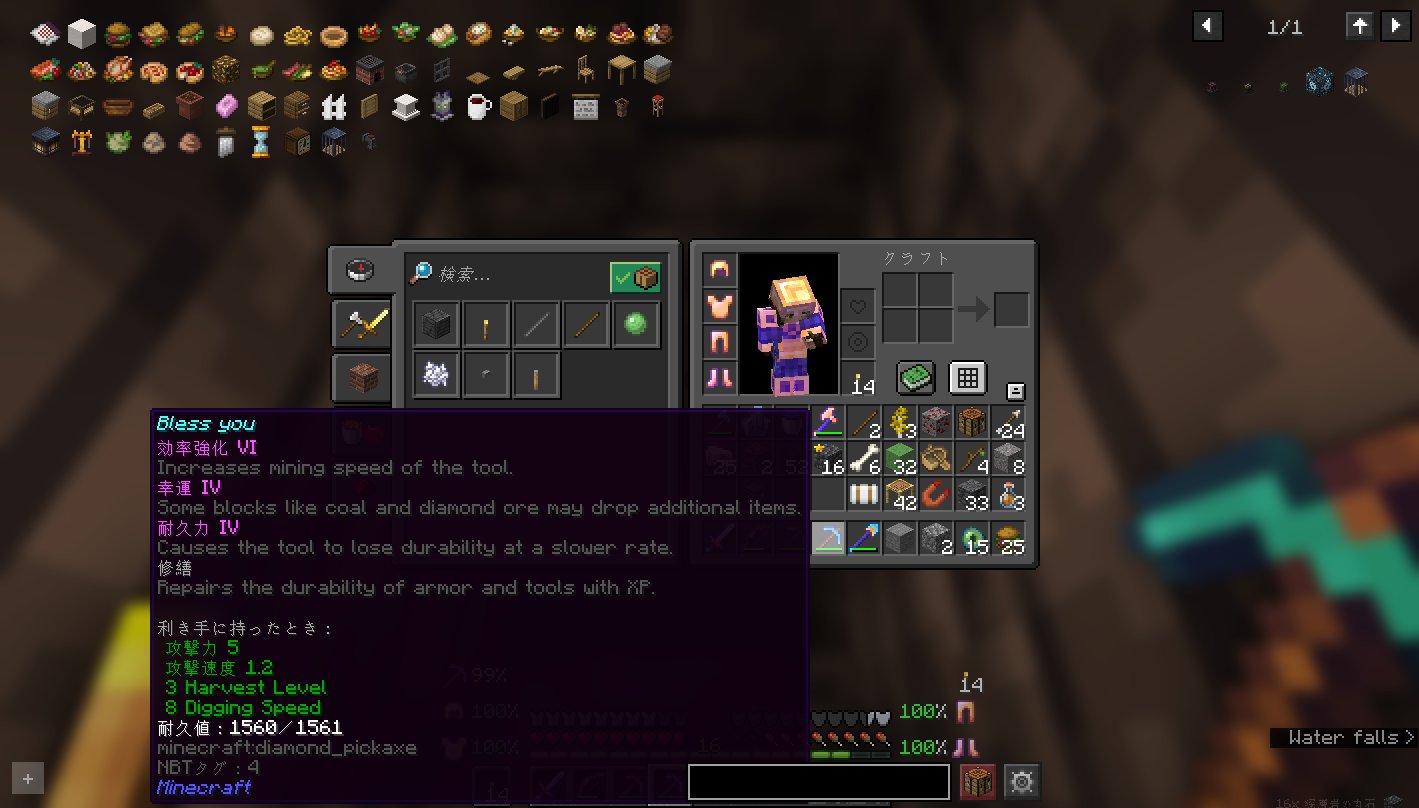Screen dimensions: 1419x808
Task: Click the slime ball ingredient in the recipe panel
Action: click(x=637, y=323)
